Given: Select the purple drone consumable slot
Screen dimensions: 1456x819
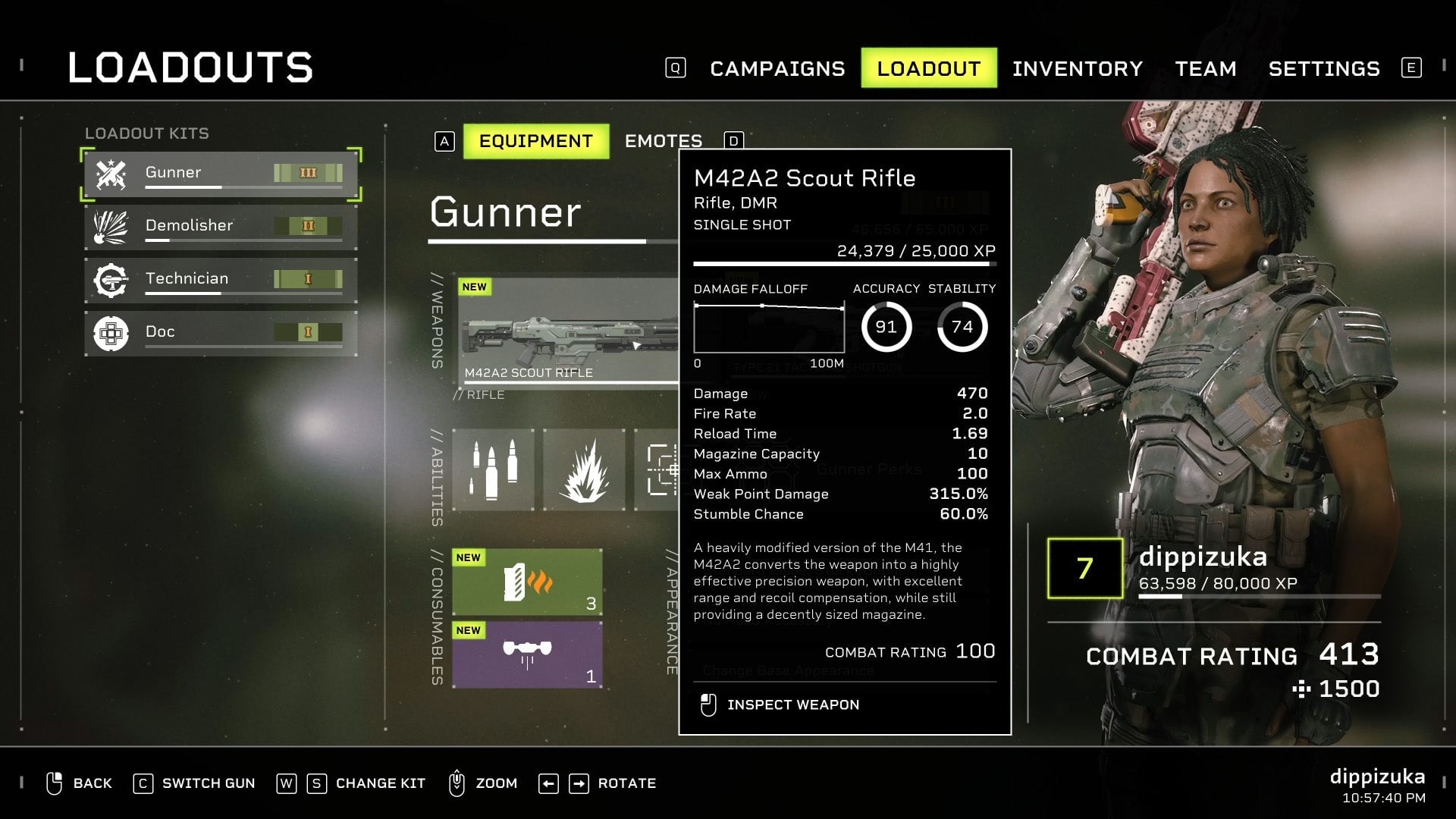Looking at the screenshot, I should coord(527,655).
